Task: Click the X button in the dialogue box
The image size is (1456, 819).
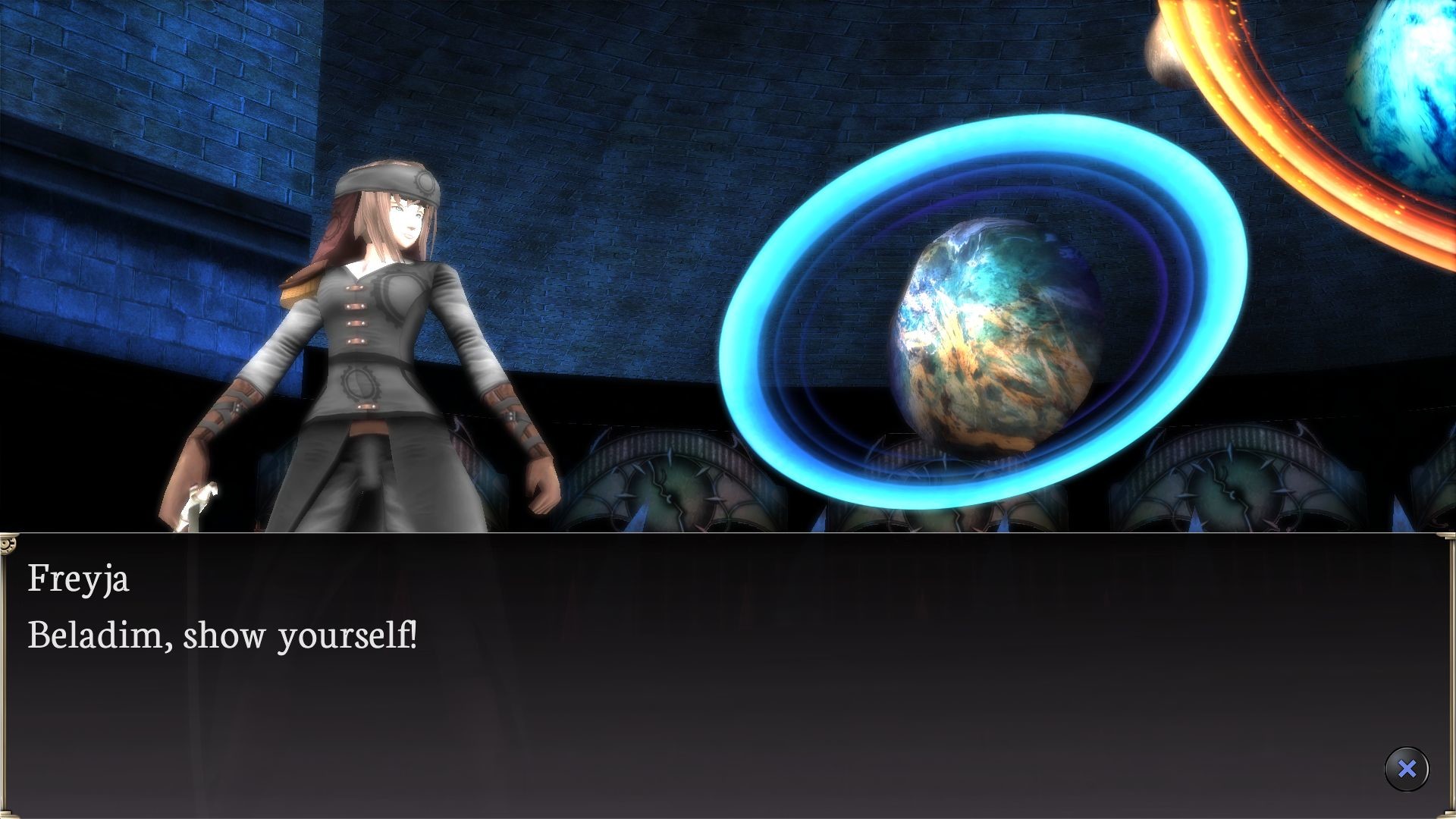Action: coord(1407,768)
